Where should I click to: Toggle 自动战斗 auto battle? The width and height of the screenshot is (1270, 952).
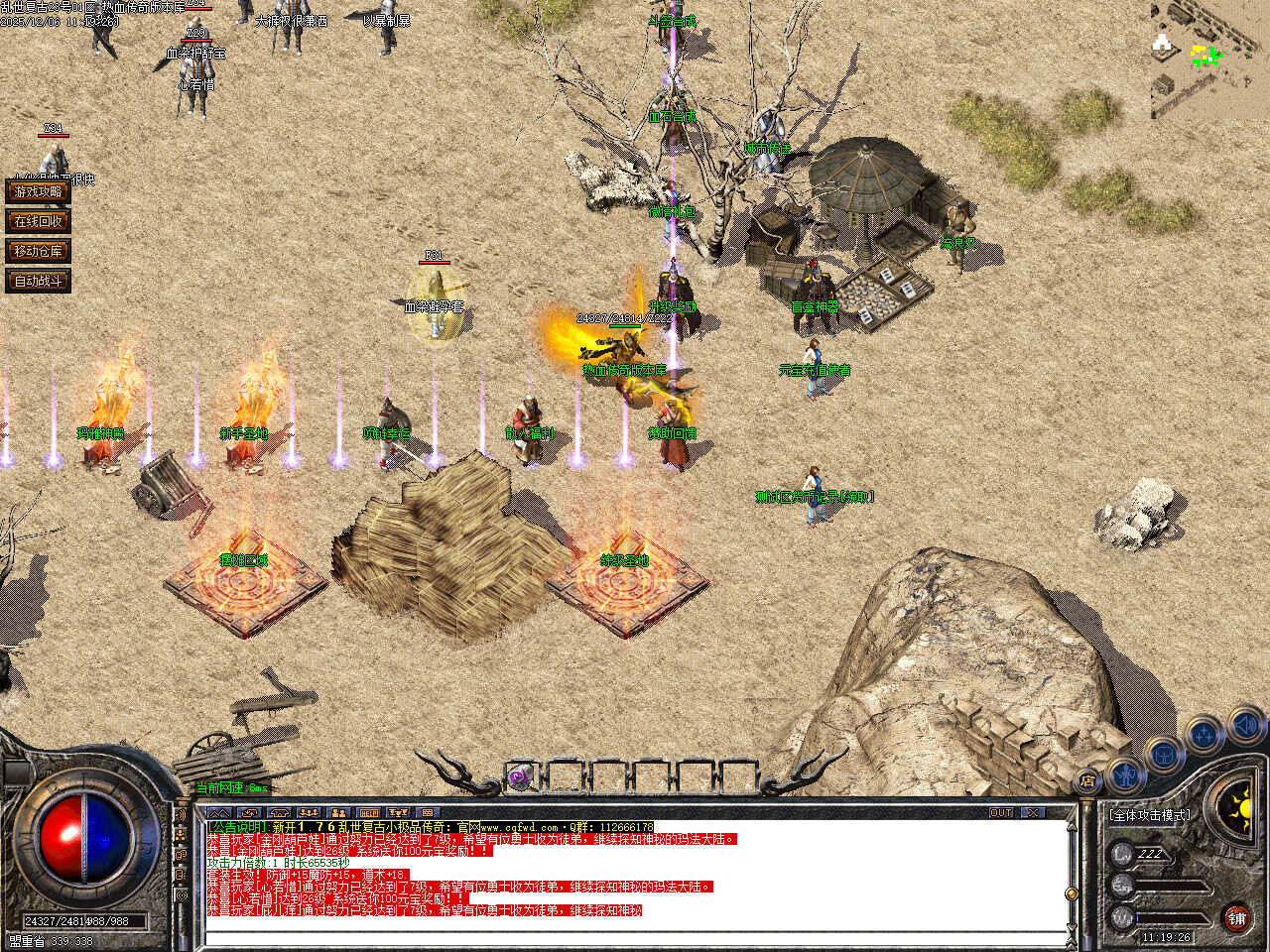point(38,281)
